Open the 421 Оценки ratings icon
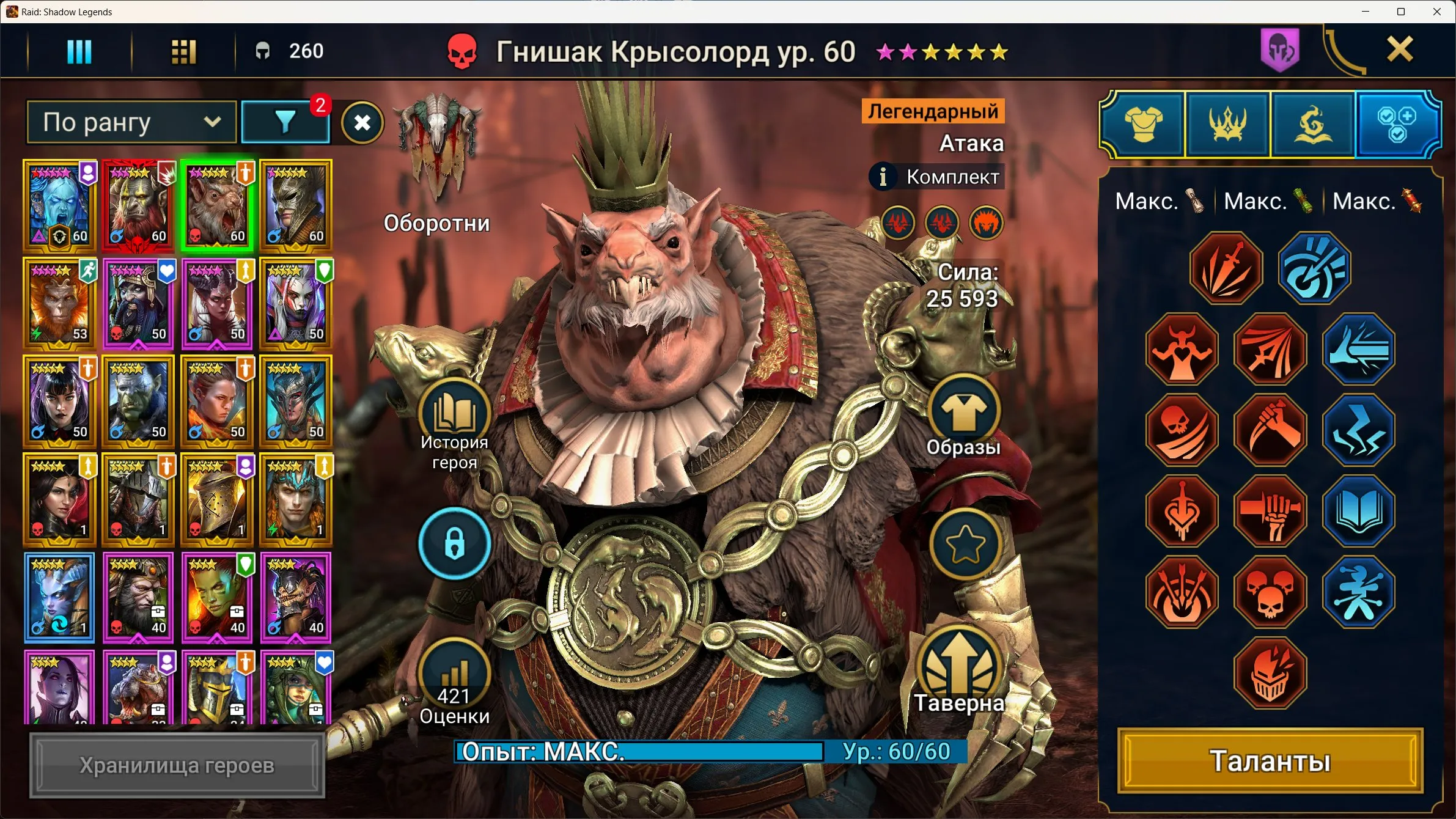The image size is (1456, 819). coord(454,678)
